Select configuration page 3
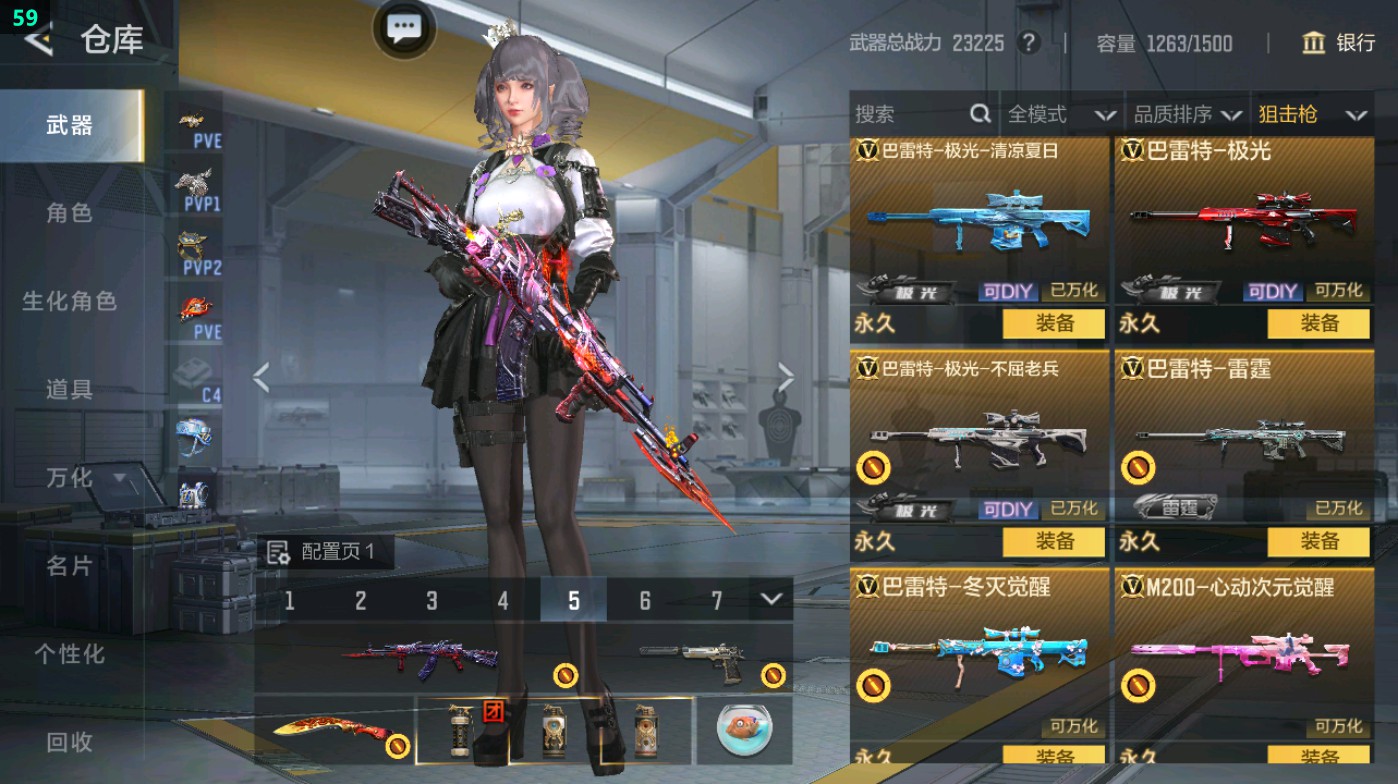 (x=431, y=601)
